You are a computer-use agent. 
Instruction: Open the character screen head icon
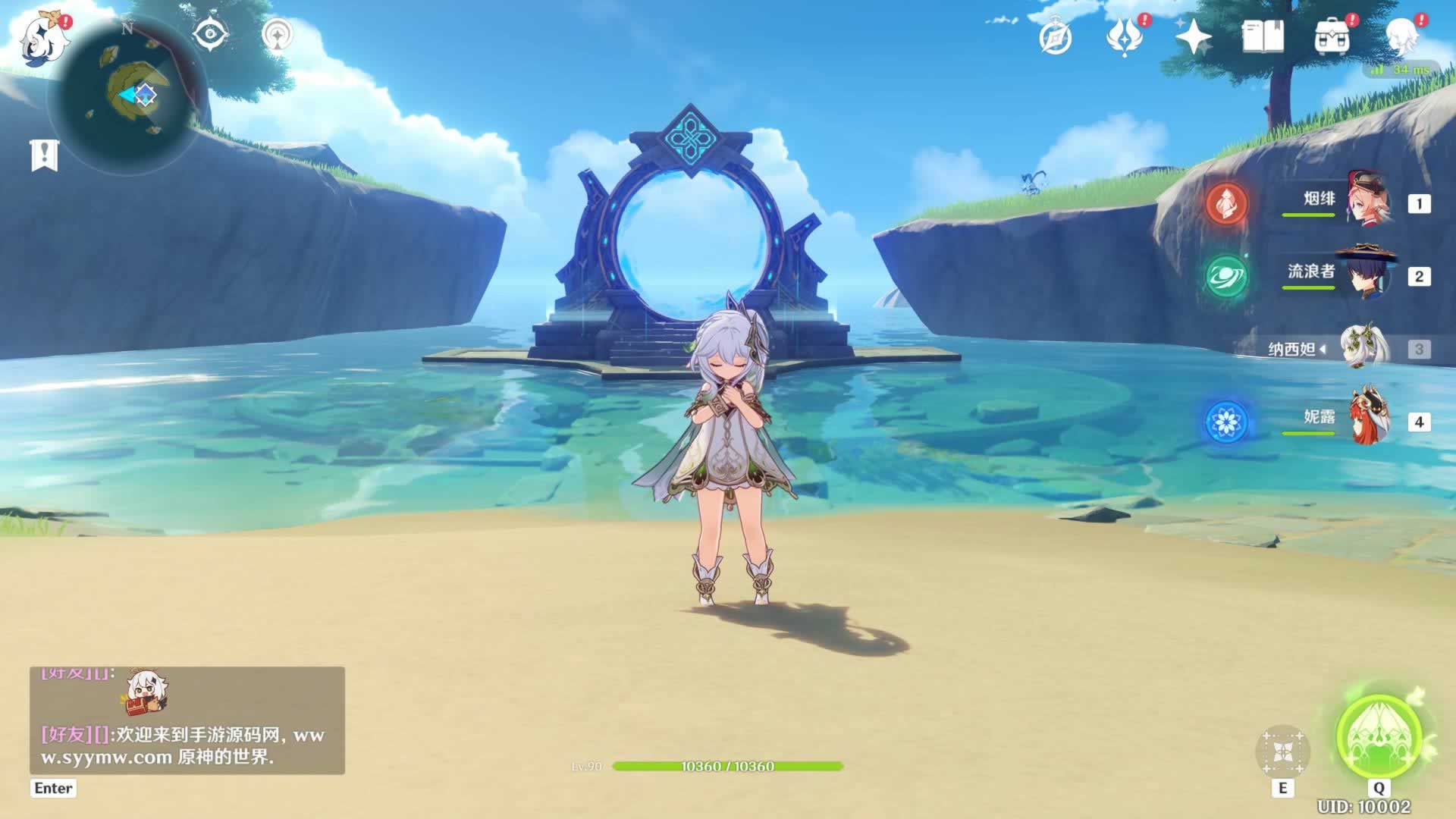(1401, 36)
